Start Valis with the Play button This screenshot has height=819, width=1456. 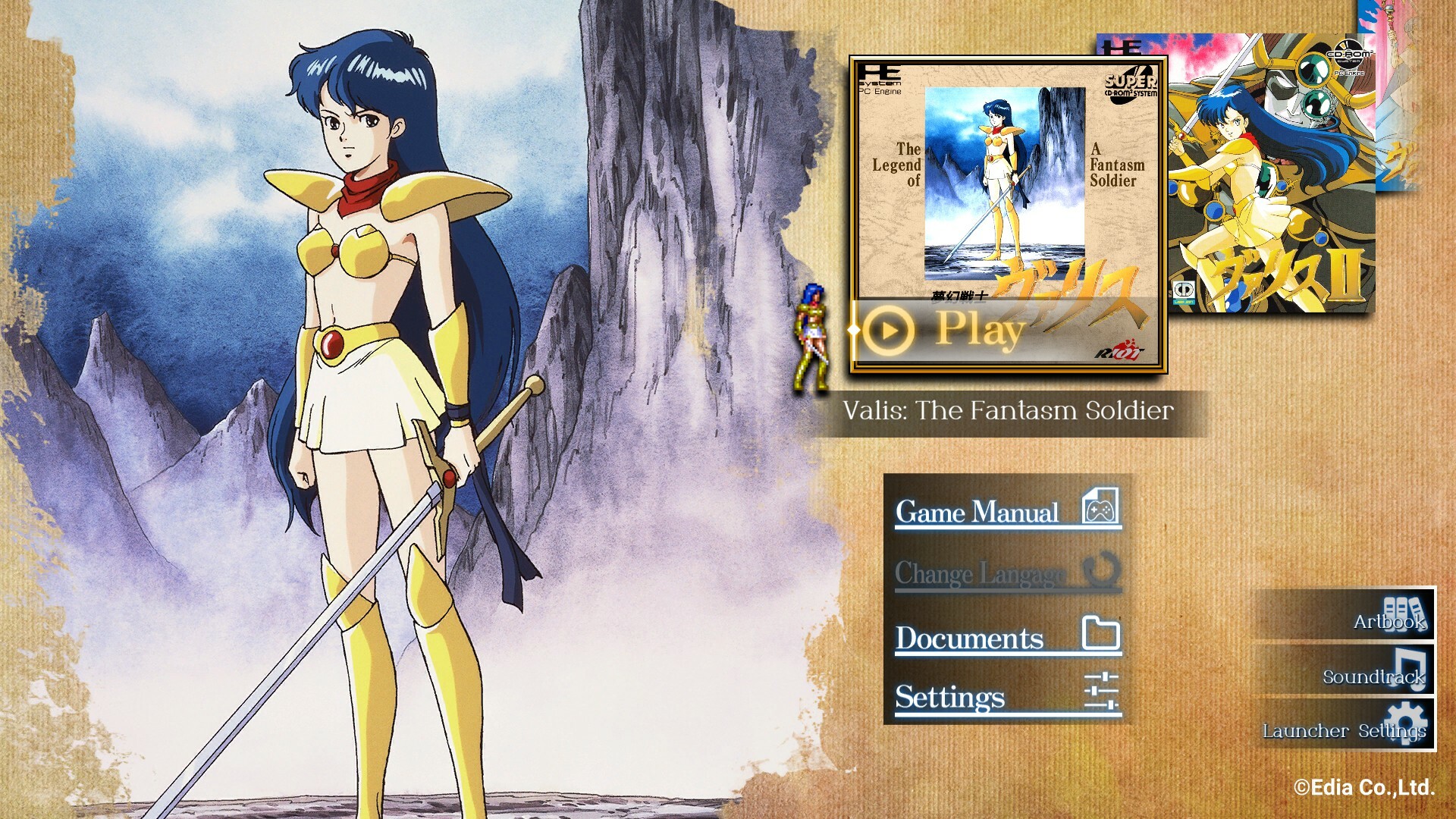(978, 331)
